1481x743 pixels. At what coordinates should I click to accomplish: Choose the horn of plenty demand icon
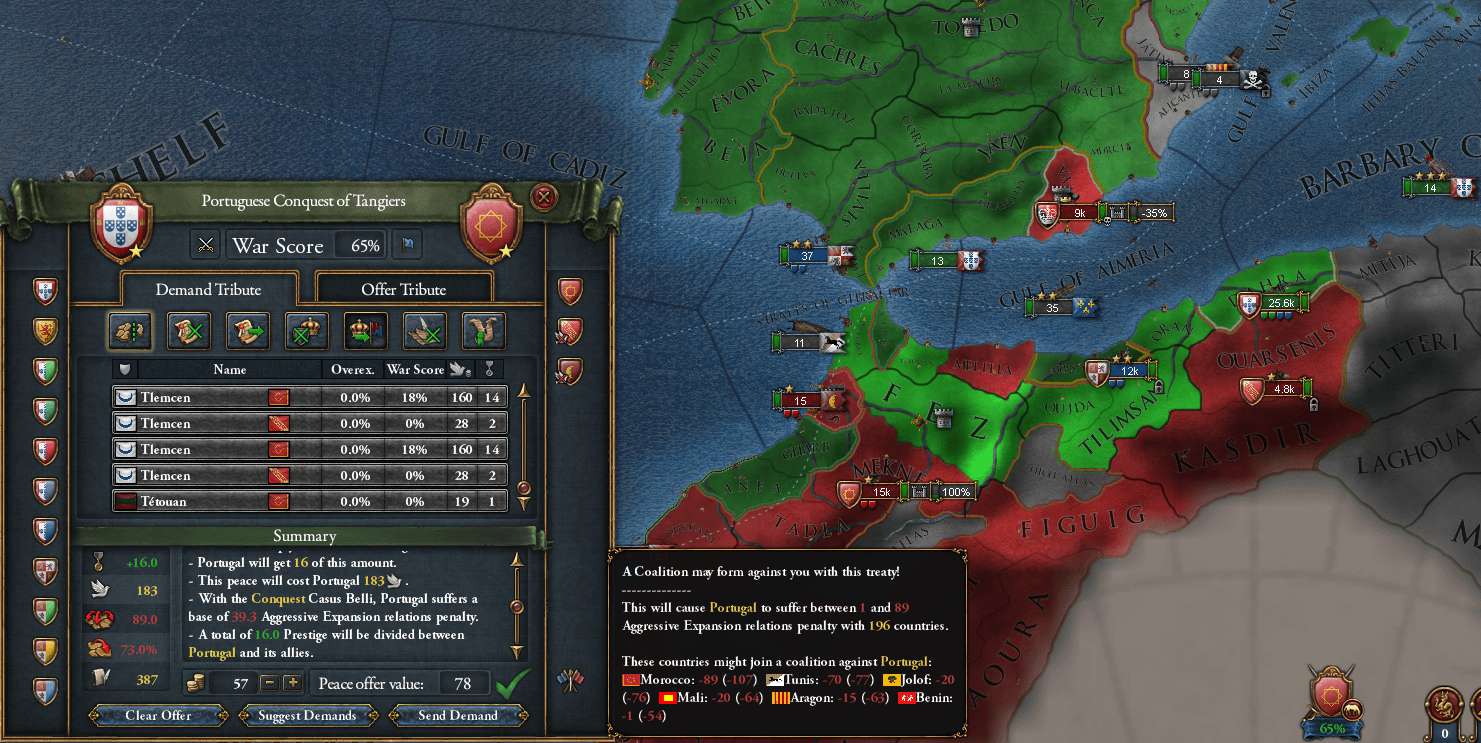[x=484, y=331]
